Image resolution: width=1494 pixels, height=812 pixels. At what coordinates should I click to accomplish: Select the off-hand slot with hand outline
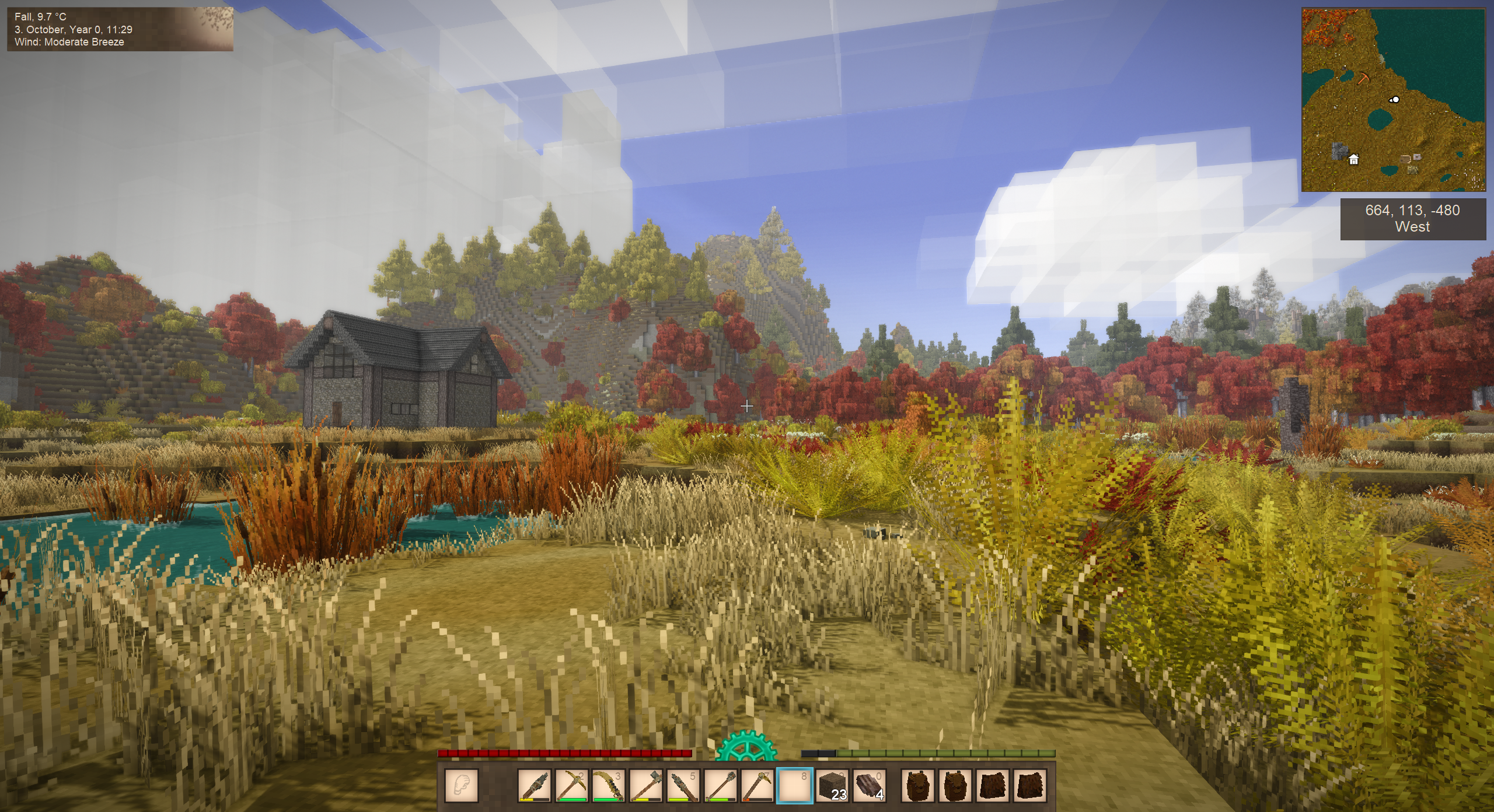point(462,785)
